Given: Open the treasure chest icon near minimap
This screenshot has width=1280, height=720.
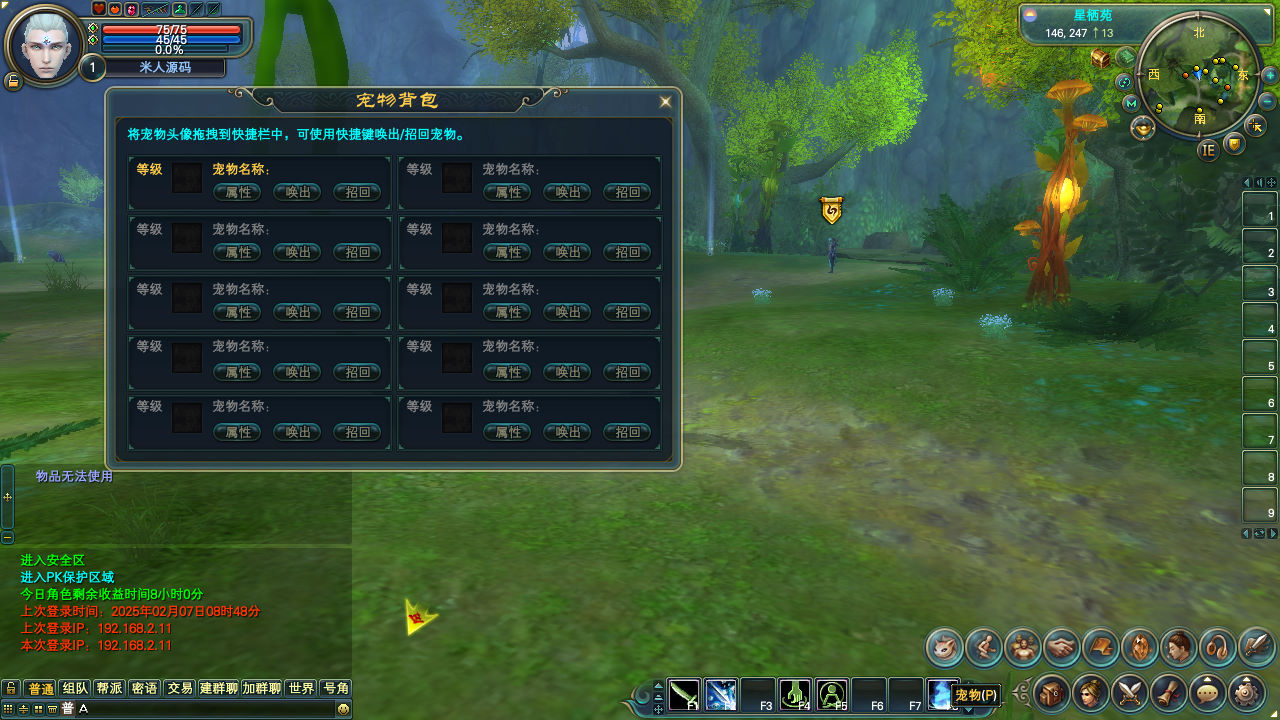Looking at the screenshot, I should [x=1101, y=58].
